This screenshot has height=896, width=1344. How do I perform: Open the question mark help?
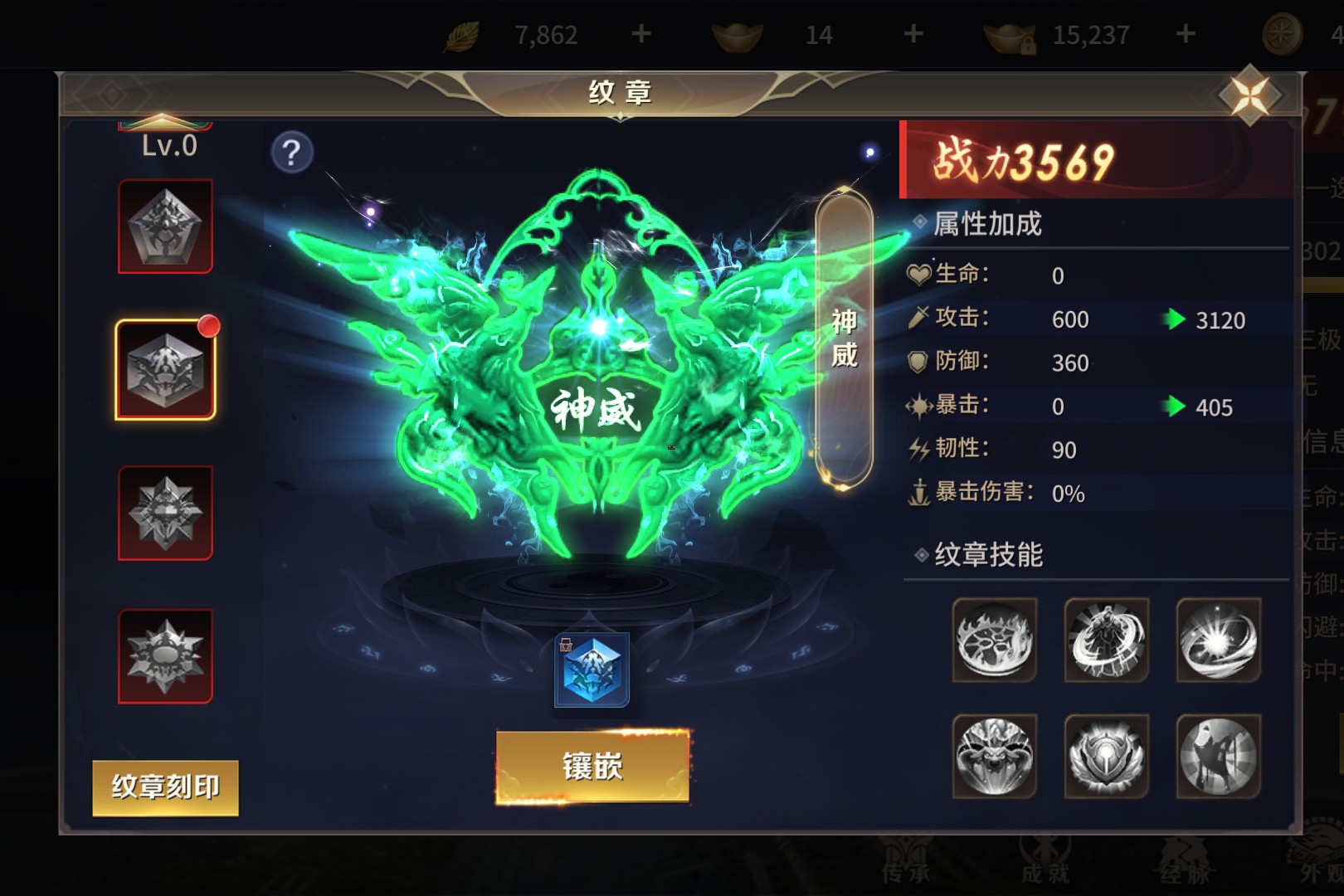pos(291,153)
